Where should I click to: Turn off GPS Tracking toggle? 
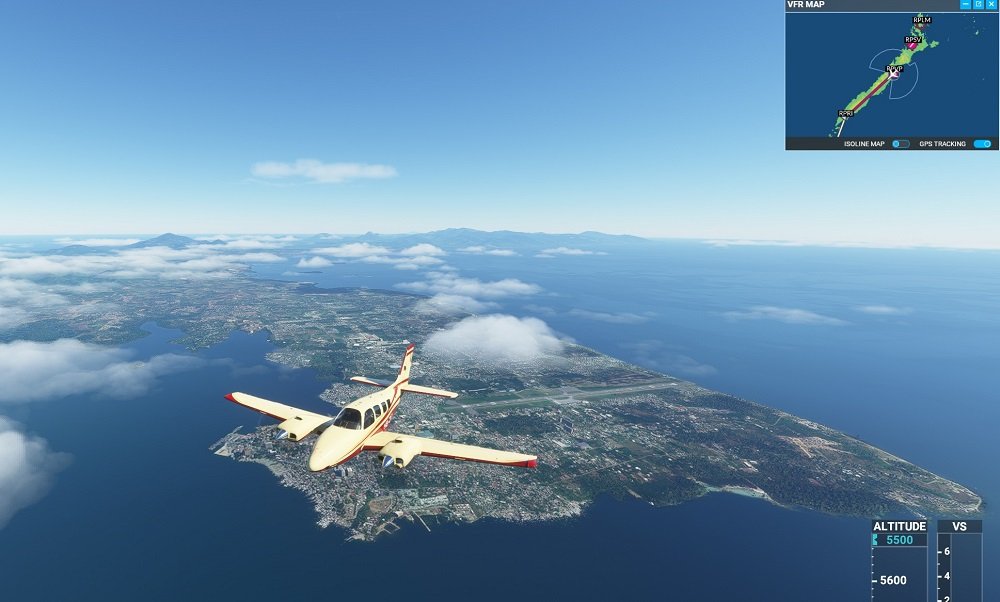(x=982, y=144)
